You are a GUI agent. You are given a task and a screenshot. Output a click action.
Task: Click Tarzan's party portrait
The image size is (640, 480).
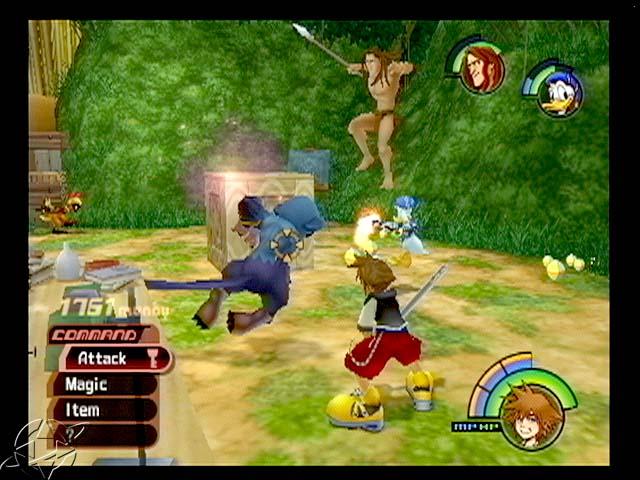[482, 70]
